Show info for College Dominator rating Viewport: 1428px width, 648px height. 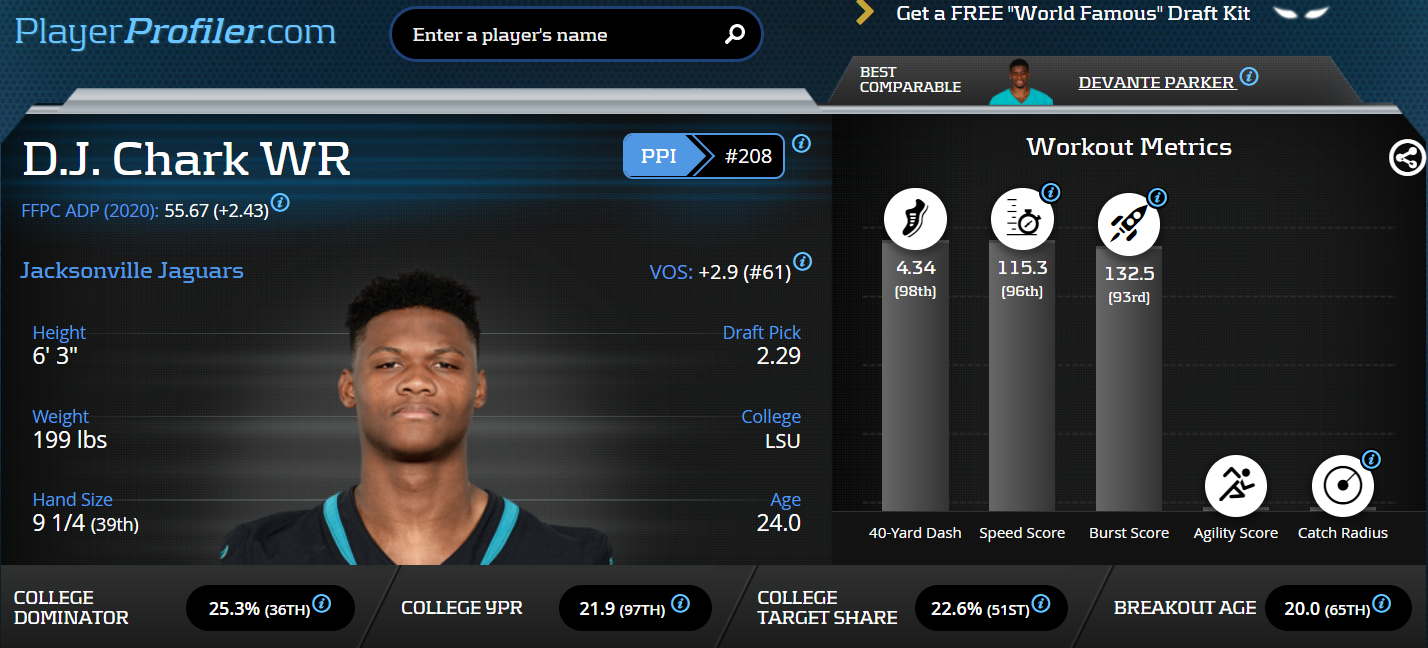(x=322, y=604)
